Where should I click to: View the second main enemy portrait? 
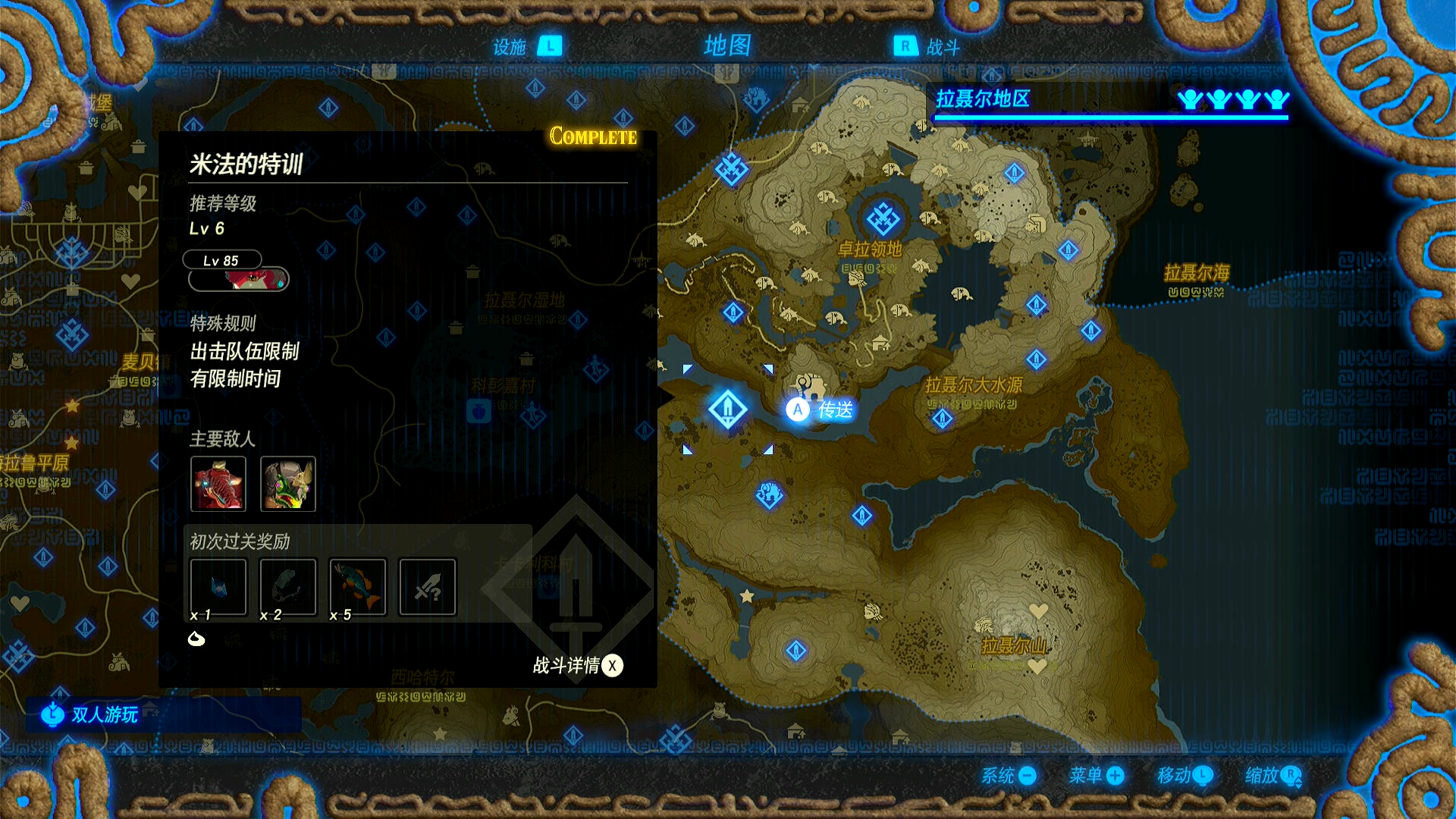pos(288,483)
